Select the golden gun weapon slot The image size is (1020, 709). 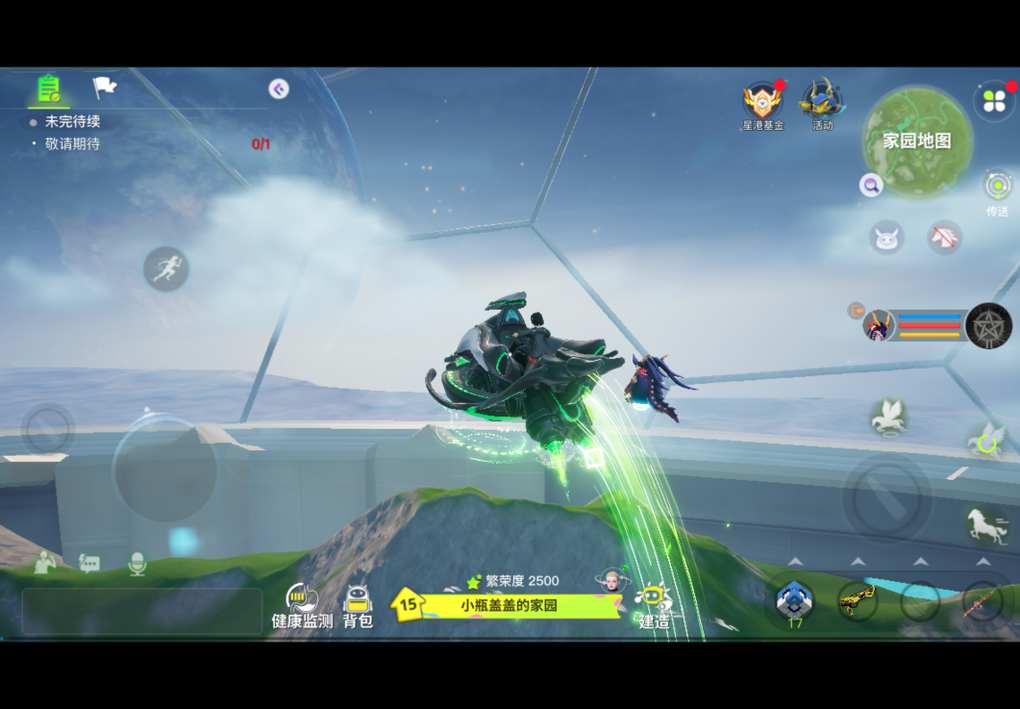coord(856,600)
